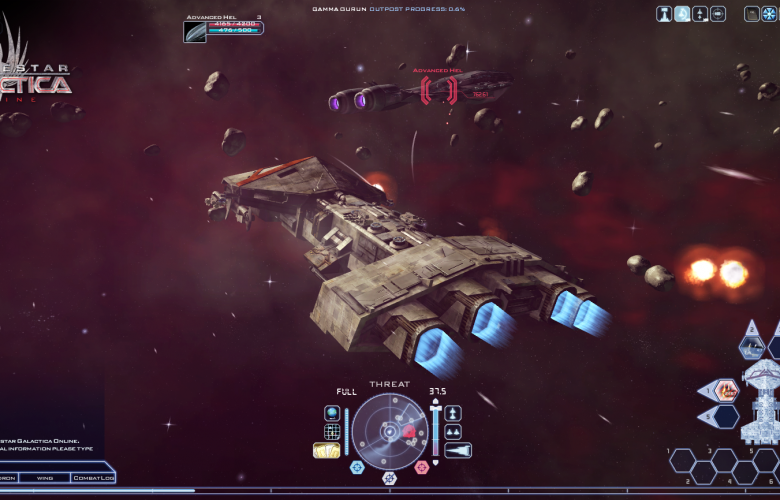The image size is (780, 500).
Task: Toggle the white crossed-out target hexagon
Action: [389, 478]
